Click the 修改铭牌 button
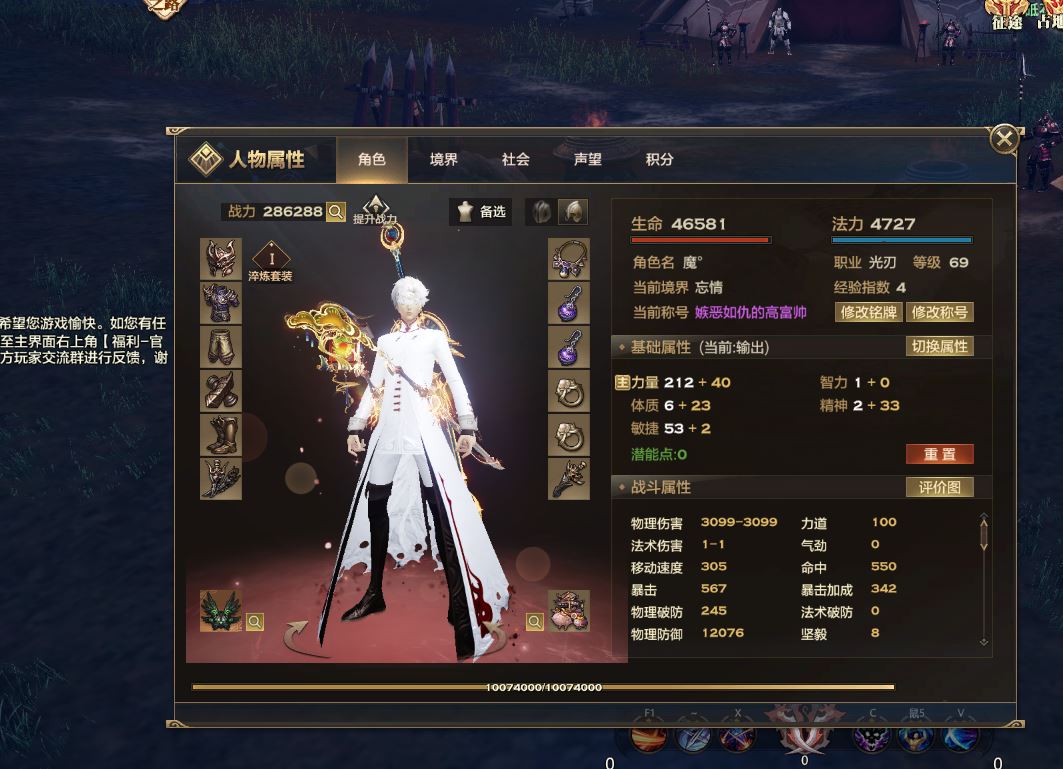The height and width of the screenshot is (769, 1063). [868, 312]
